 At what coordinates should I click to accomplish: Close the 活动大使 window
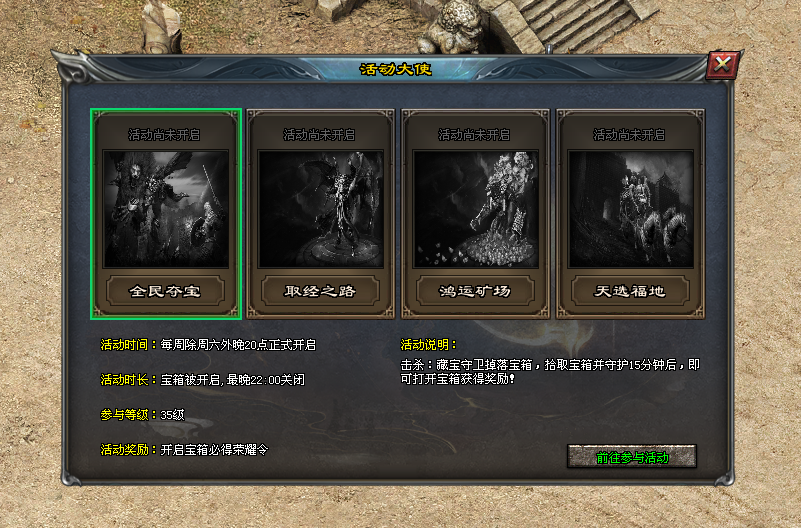click(x=721, y=66)
